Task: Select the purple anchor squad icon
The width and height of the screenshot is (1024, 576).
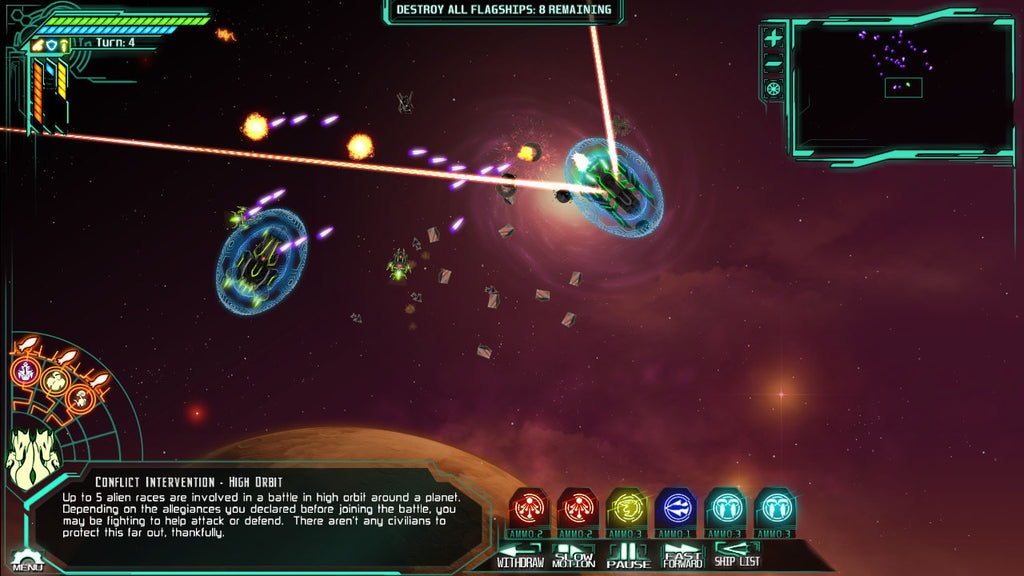Action: click(x=25, y=372)
